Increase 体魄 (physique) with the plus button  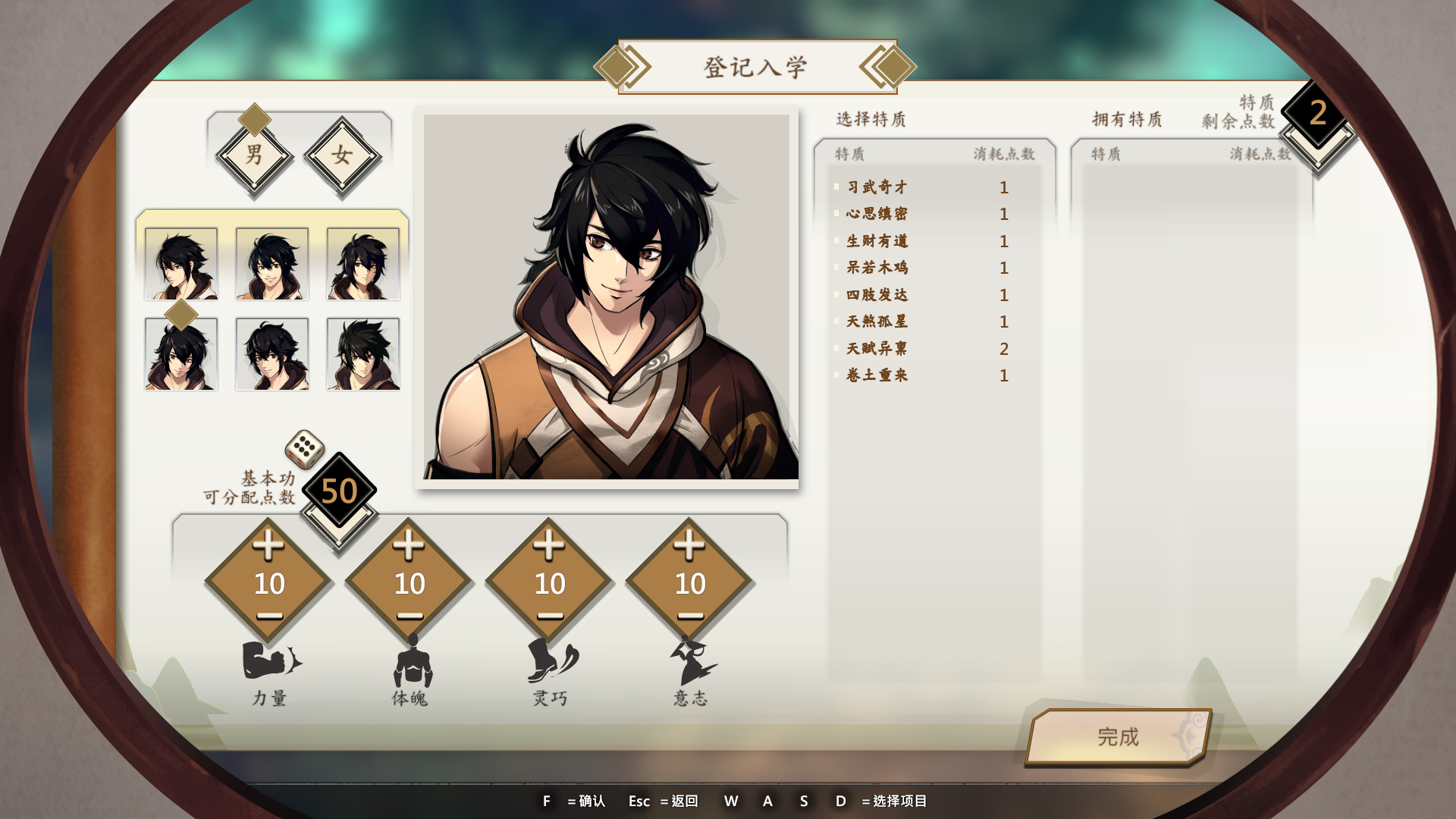coord(409,545)
